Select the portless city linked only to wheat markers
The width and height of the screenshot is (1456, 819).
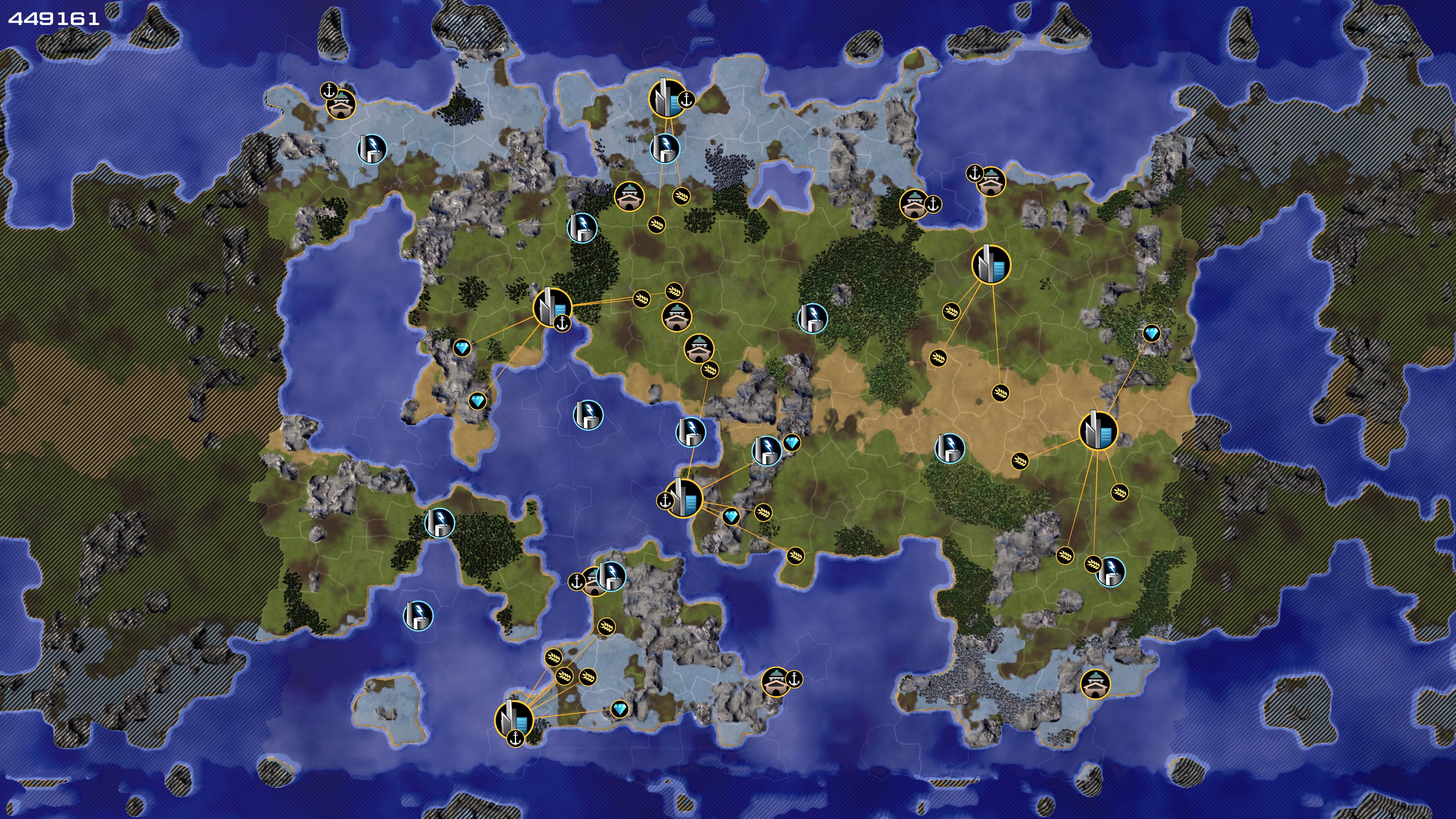pyautogui.click(x=991, y=264)
